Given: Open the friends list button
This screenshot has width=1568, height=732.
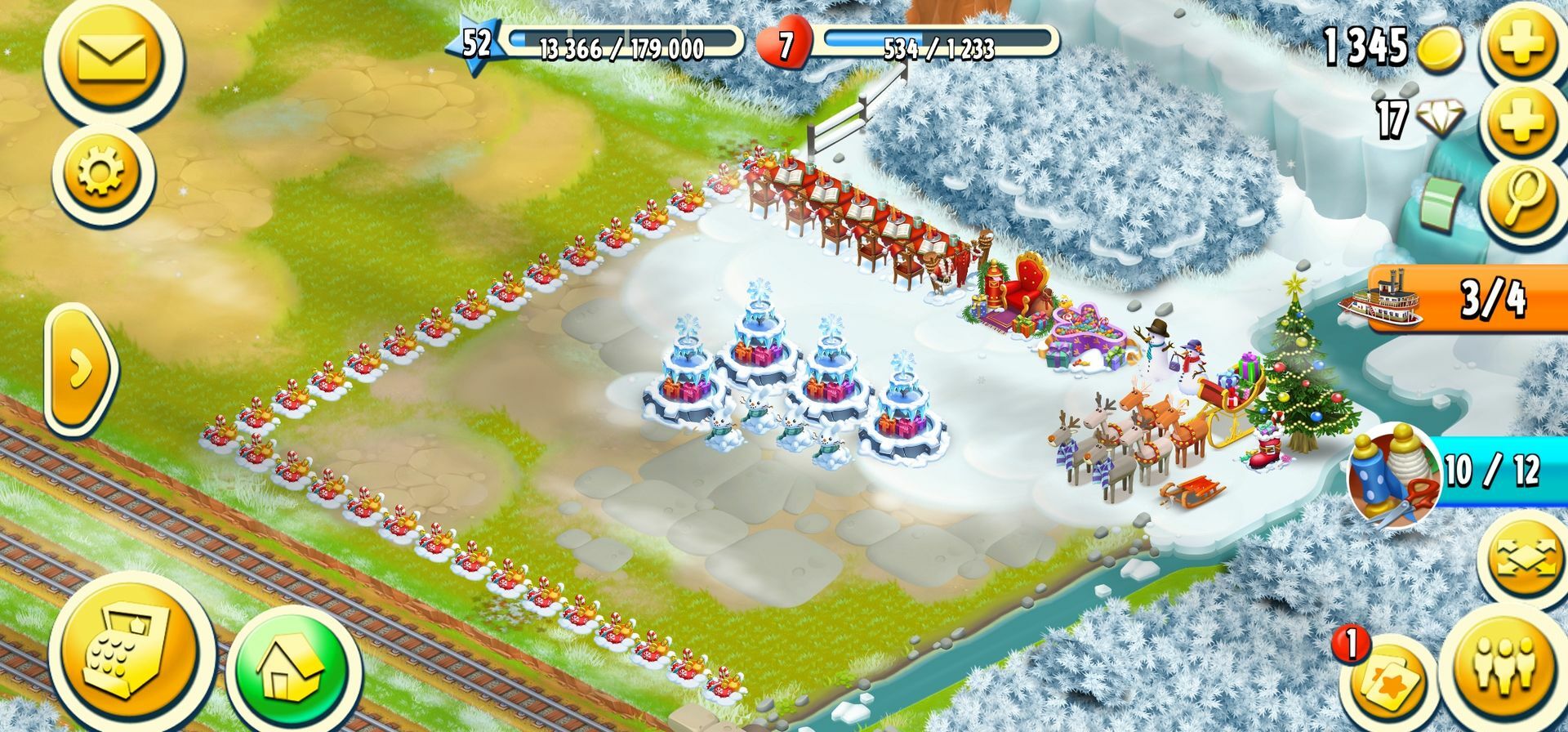Looking at the screenshot, I should (1508, 663).
